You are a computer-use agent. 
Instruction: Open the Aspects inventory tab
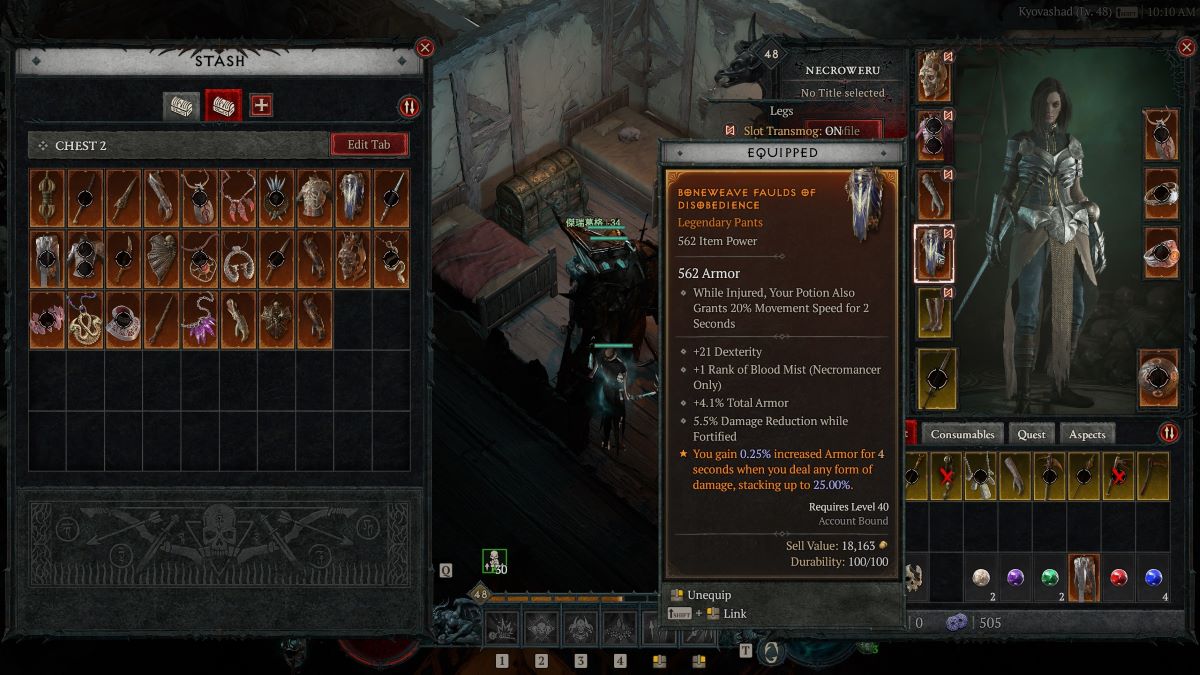pyautogui.click(x=1087, y=434)
